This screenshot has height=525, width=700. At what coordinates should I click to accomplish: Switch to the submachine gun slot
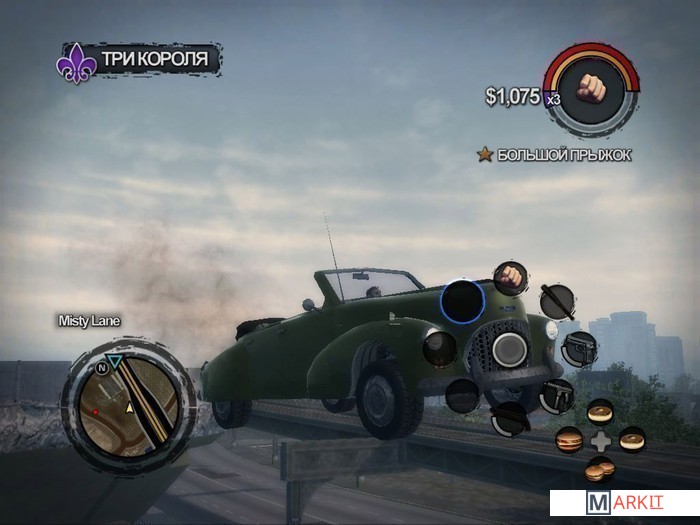tap(557, 396)
